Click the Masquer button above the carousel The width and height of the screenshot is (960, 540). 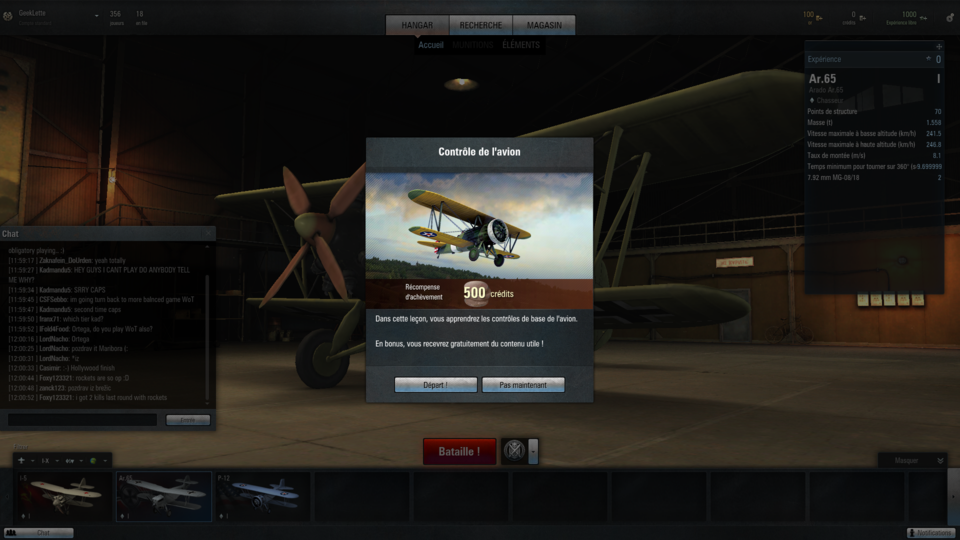[x=912, y=460]
